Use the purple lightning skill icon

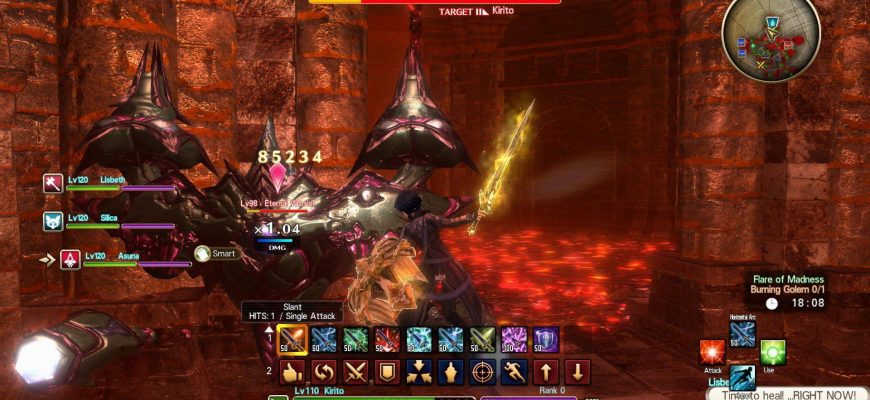pyautogui.click(x=514, y=340)
